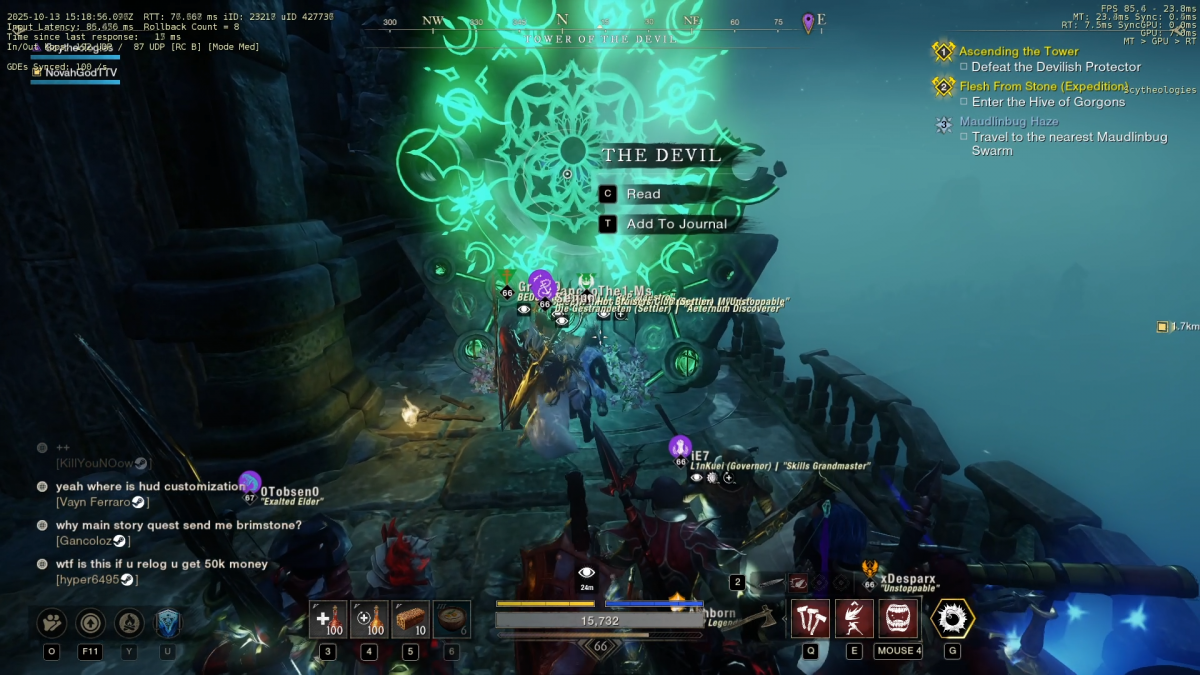1200x675 pixels.
Task: Eat the bread ration in the hotbar
Action: [410, 620]
